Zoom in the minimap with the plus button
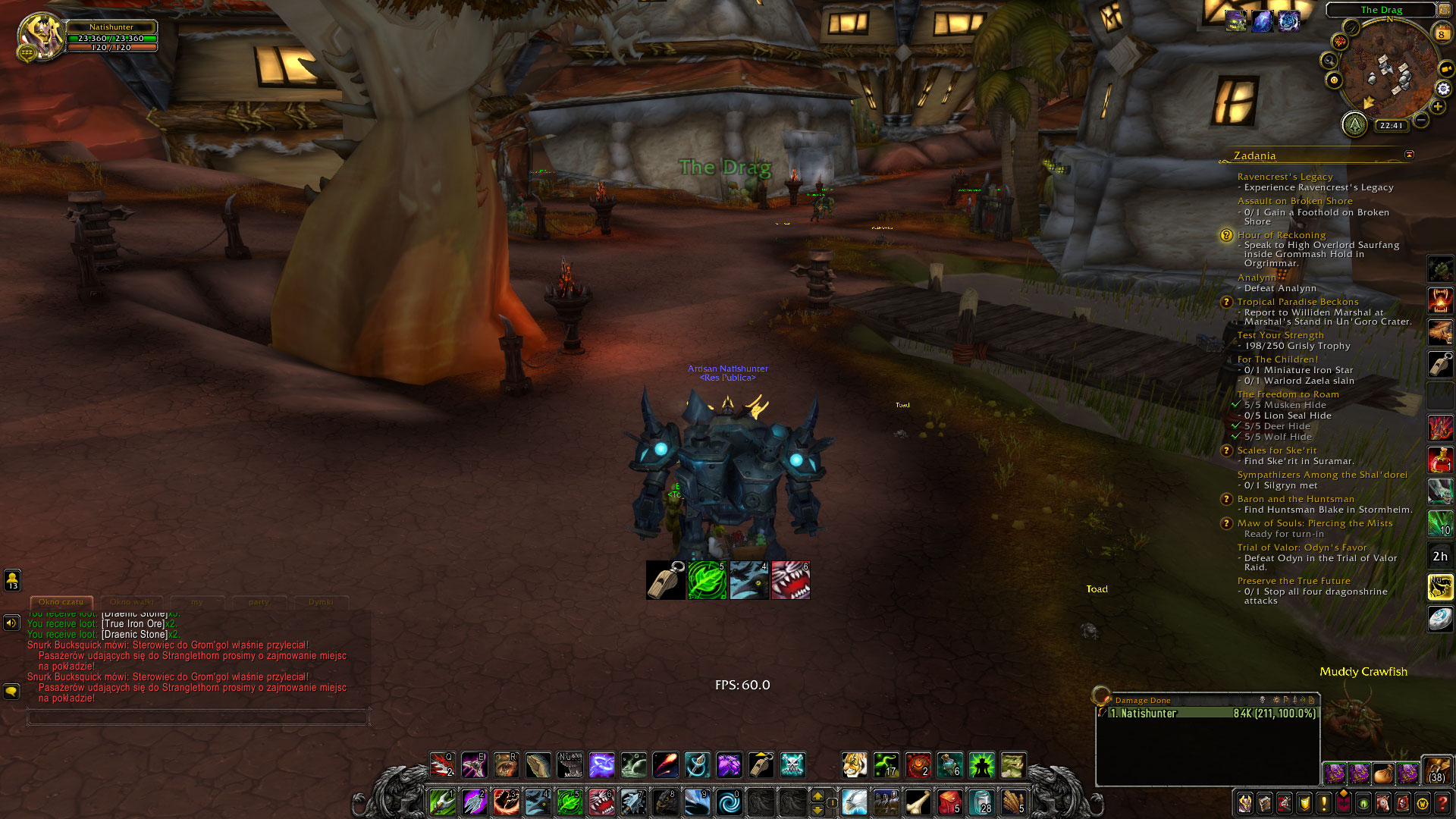The height and width of the screenshot is (819, 1456). click(1438, 106)
